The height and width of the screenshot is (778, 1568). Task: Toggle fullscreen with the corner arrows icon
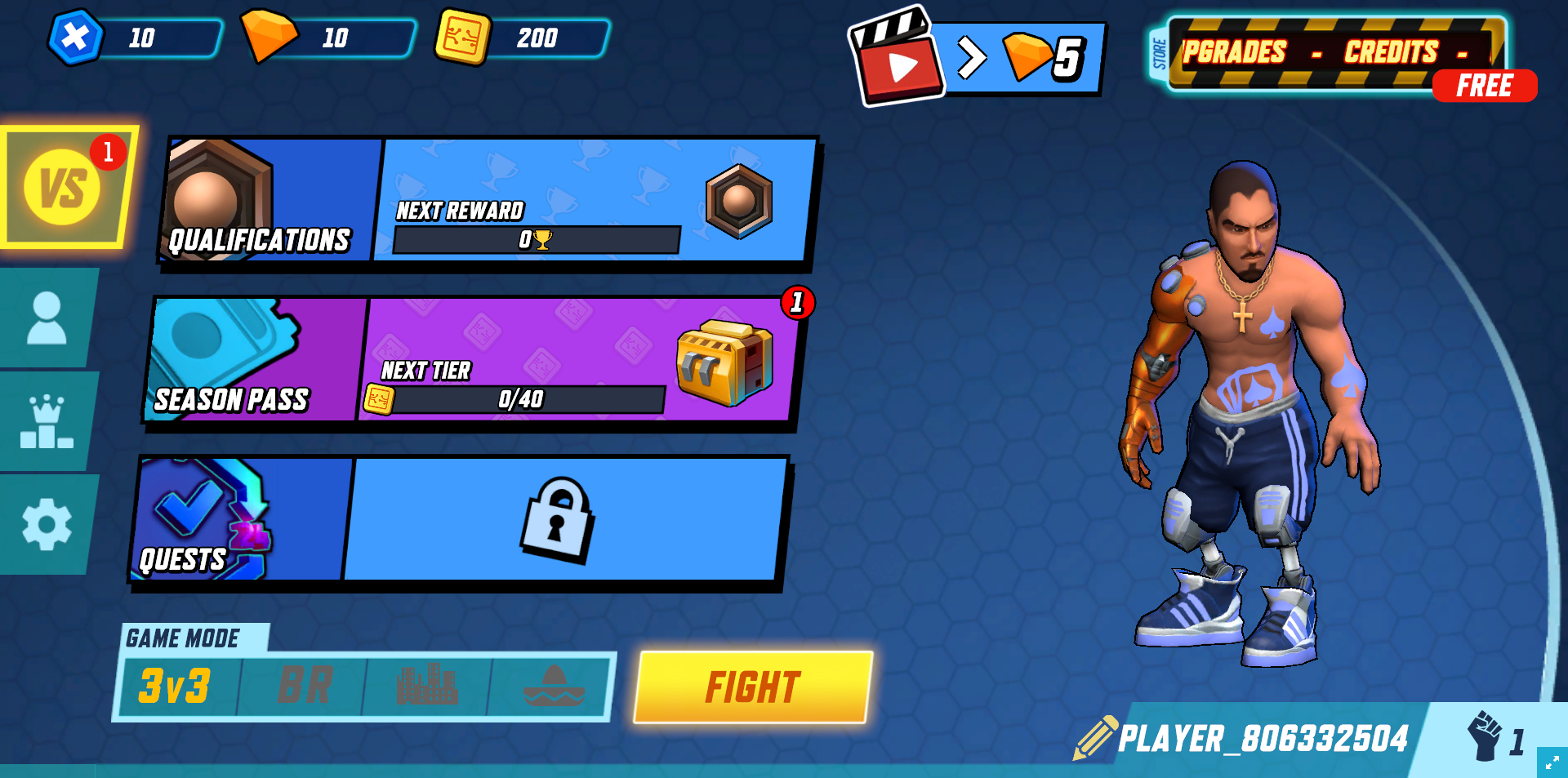tap(1552, 762)
